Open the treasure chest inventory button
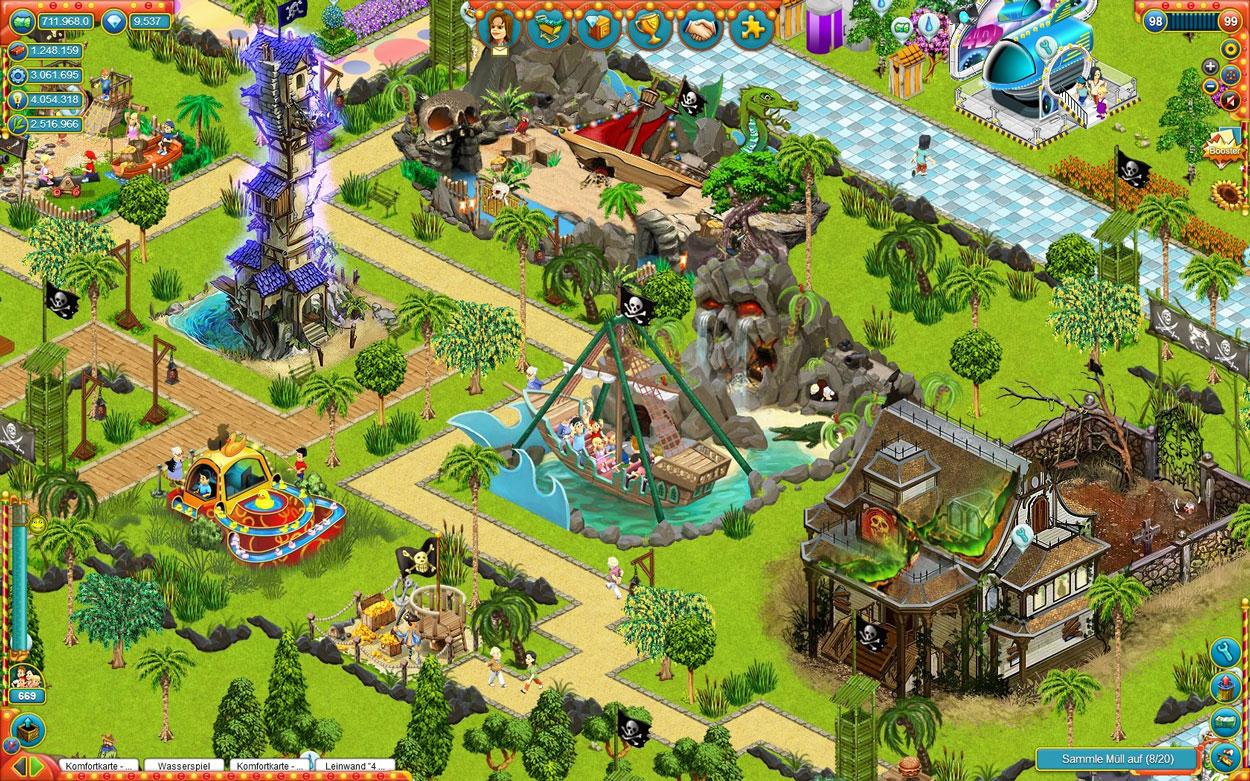The height and width of the screenshot is (781, 1250). pos(27,729)
